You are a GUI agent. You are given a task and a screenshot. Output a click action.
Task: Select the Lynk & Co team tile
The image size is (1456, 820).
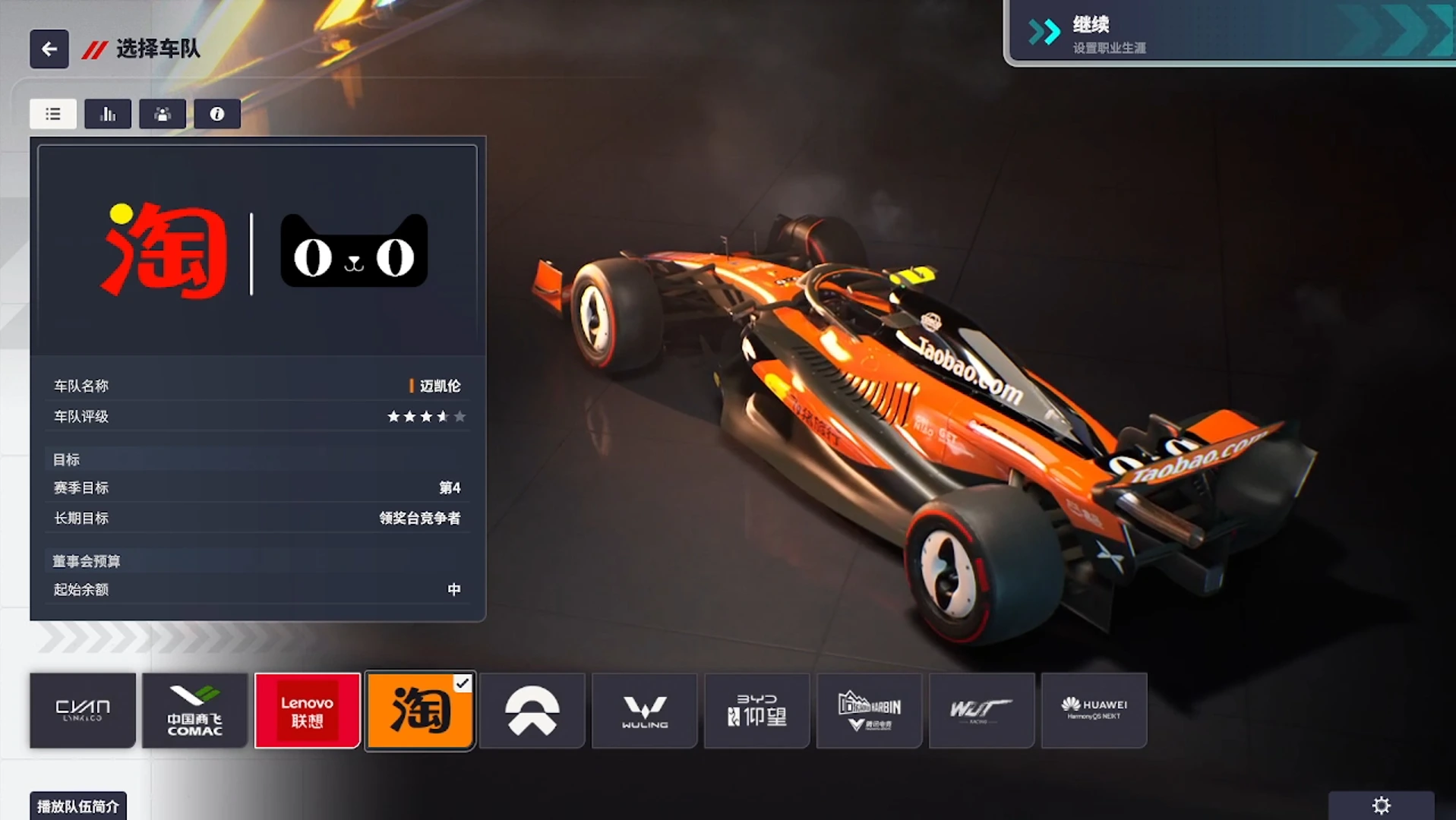83,711
